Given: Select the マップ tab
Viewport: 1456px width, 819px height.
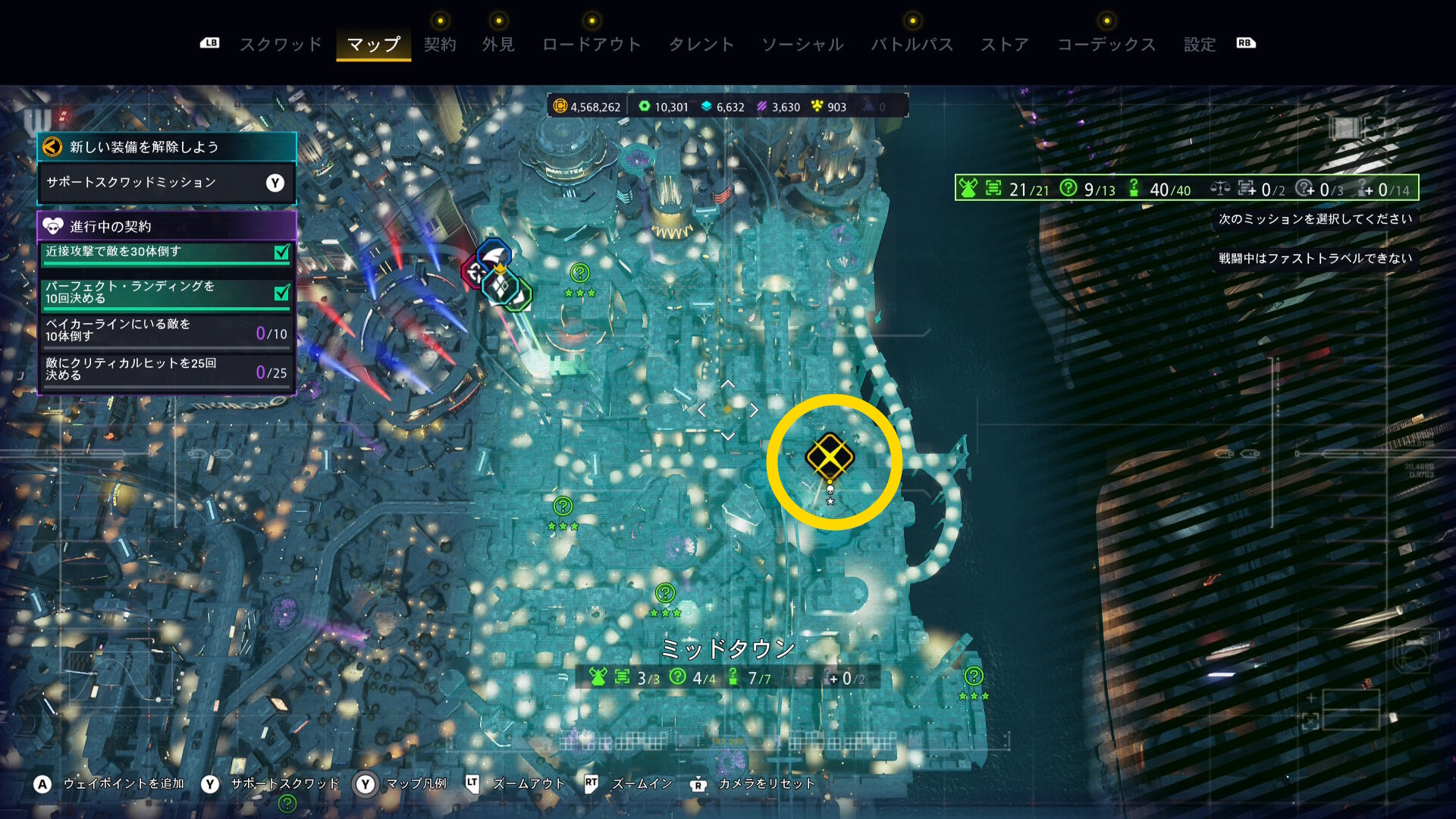Looking at the screenshot, I should click(x=373, y=45).
